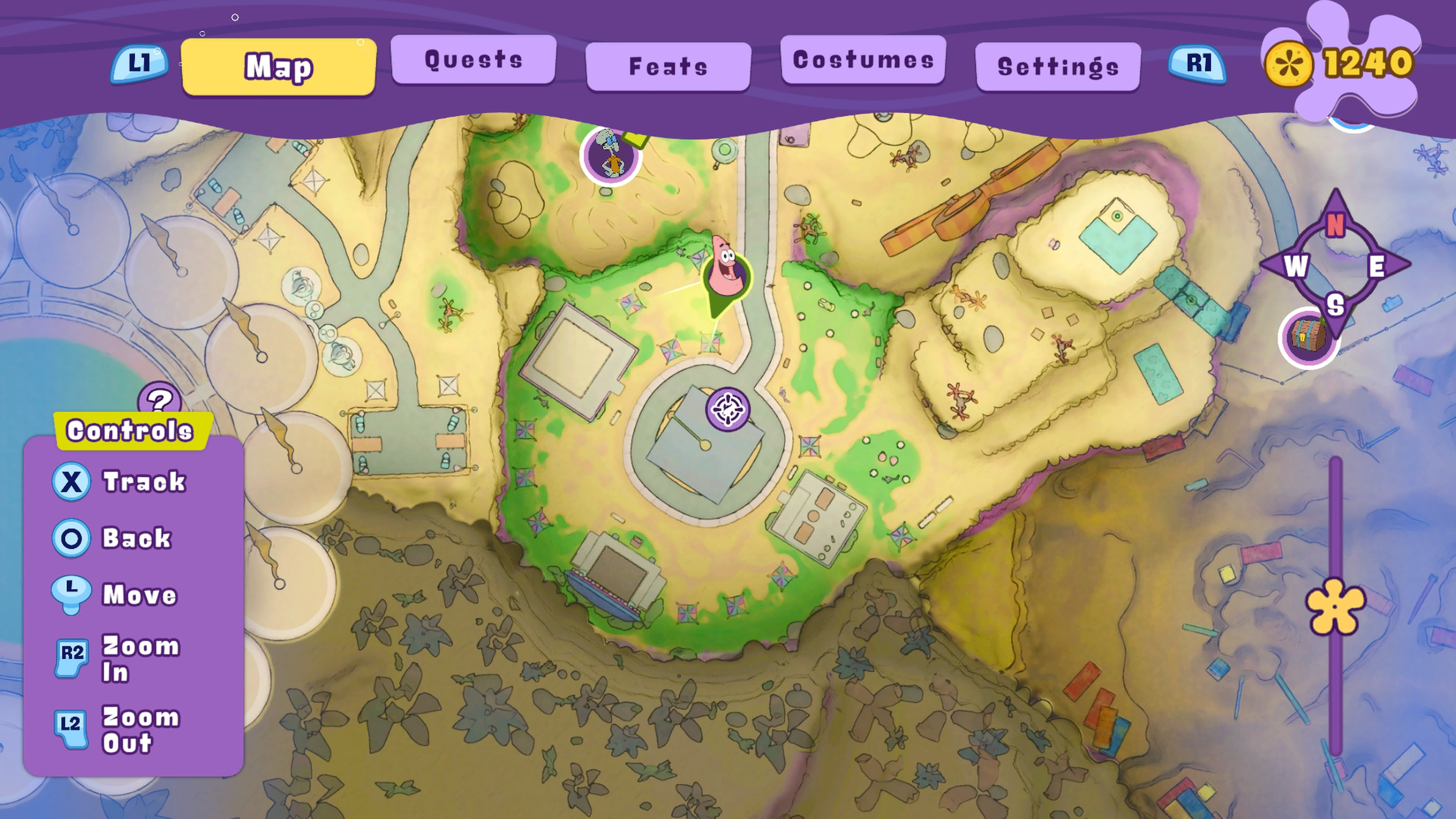Click the question mark map marker
The width and height of the screenshot is (1456, 819).
(160, 399)
